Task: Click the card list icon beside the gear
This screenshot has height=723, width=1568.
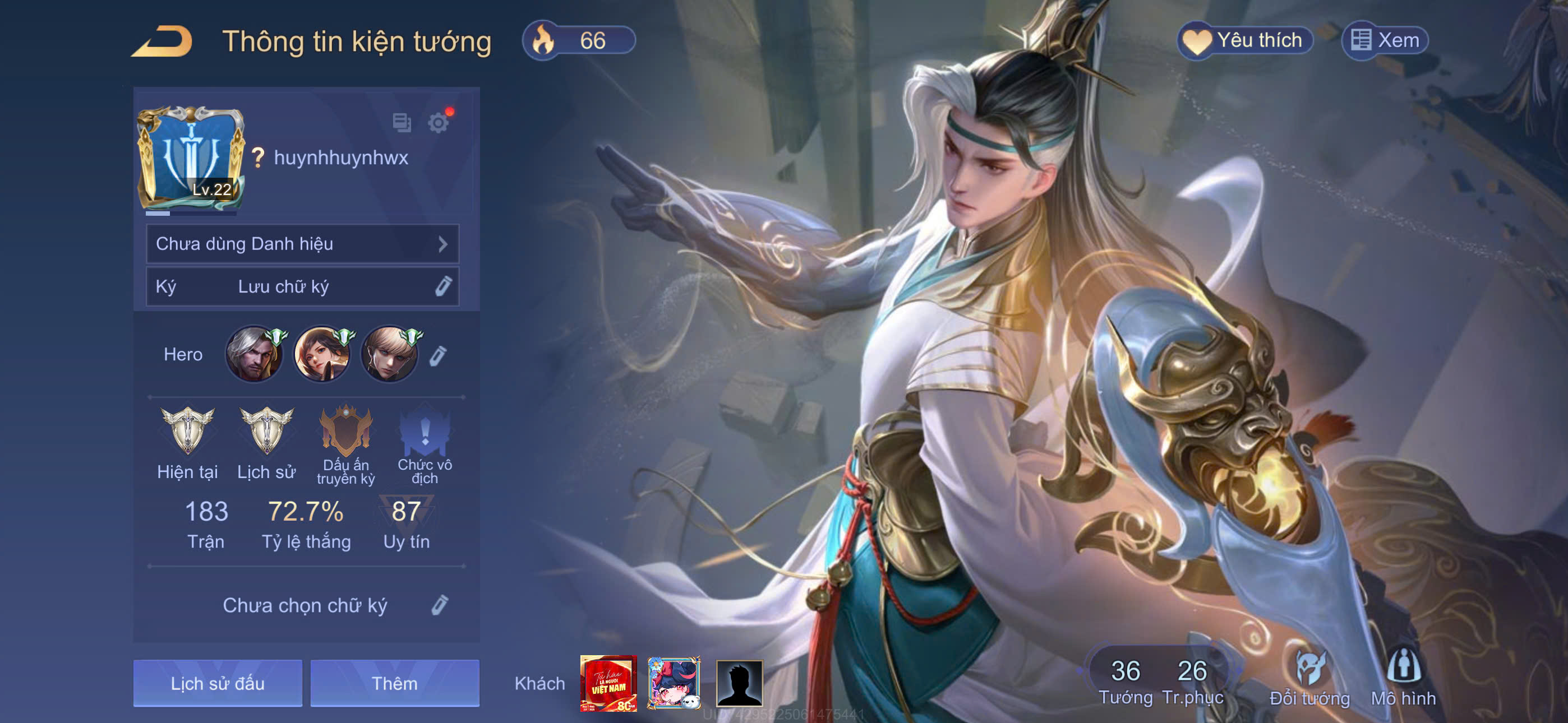Action: [402, 123]
